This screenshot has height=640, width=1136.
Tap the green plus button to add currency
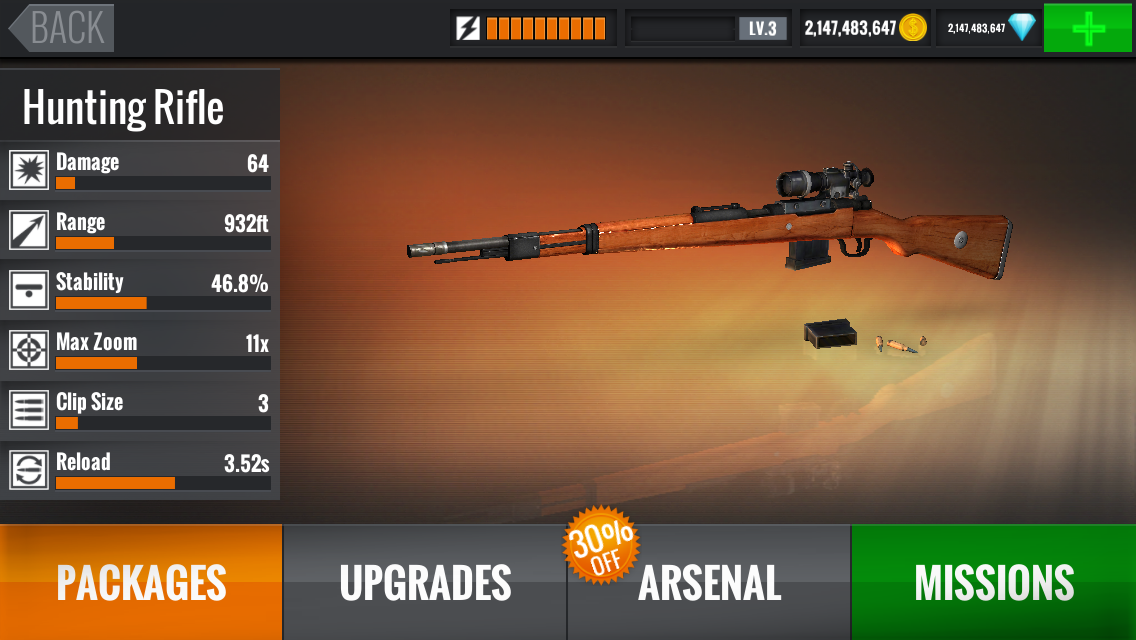[x=1088, y=28]
